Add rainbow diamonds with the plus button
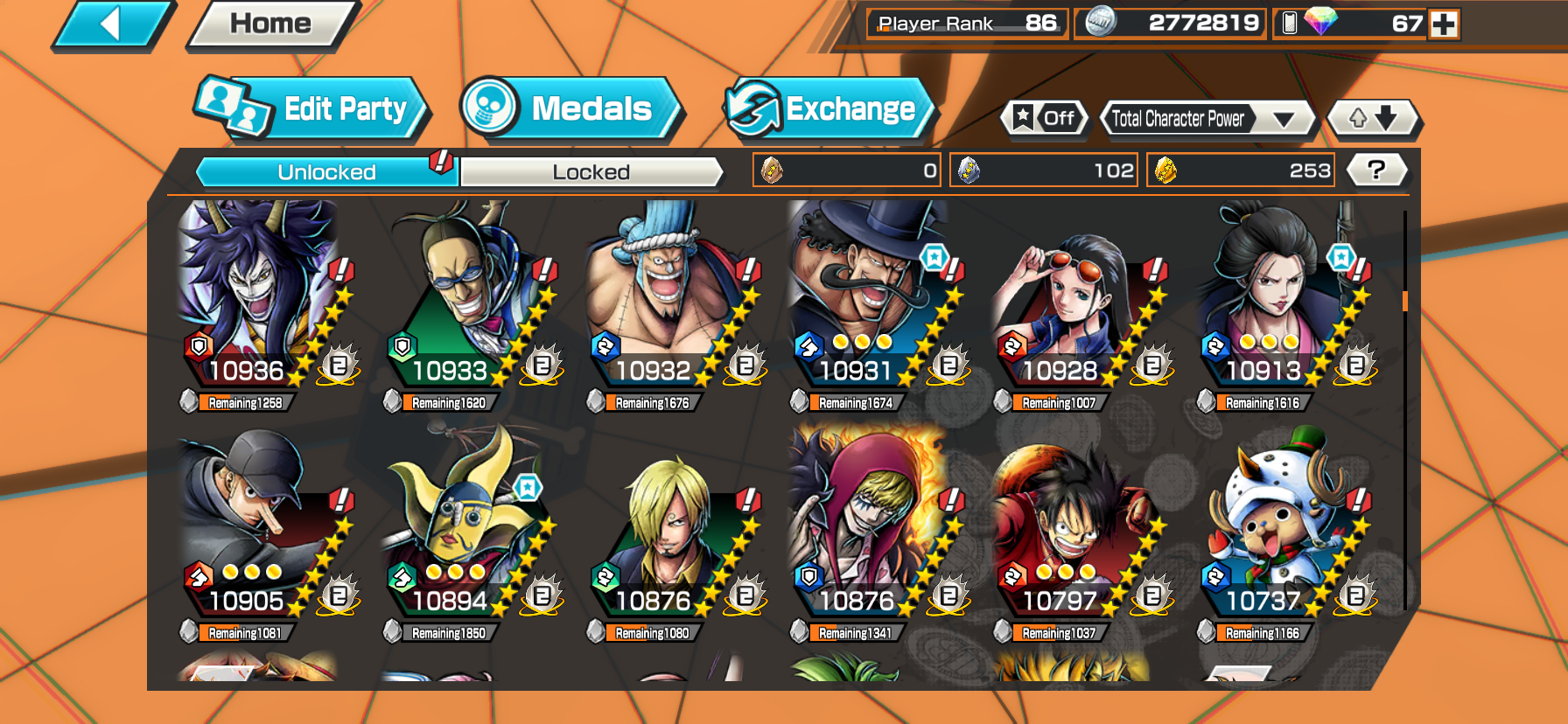Viewport: 1568px width, 724px height. tap(1444, 24)
